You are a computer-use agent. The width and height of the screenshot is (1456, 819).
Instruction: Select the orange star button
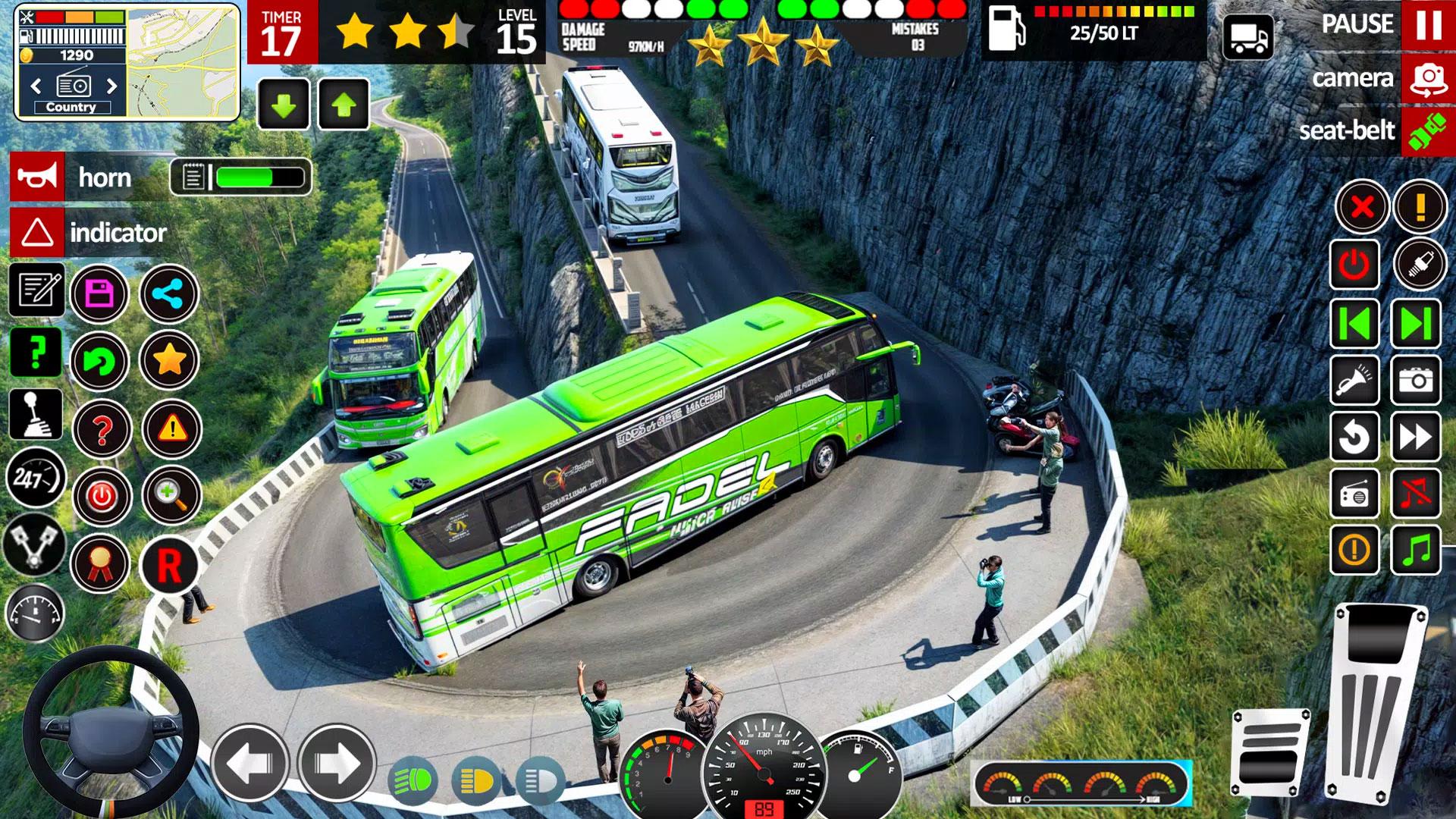click(170, 360)
